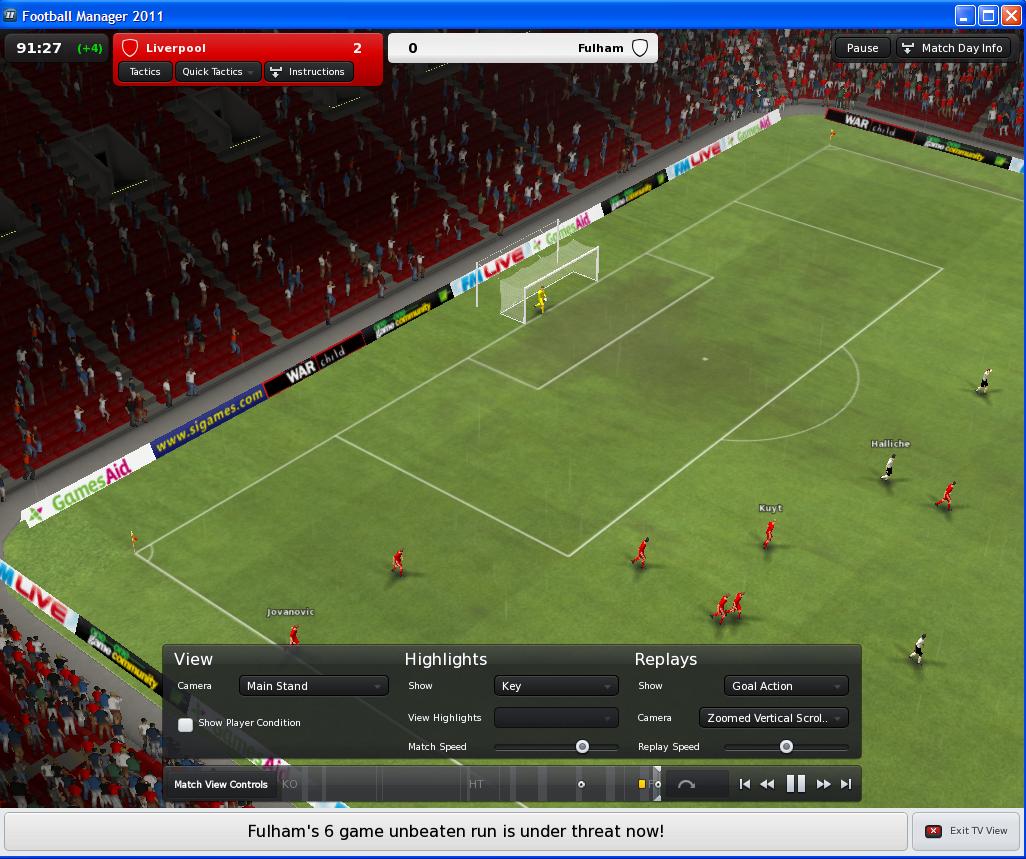Viewport: 1026px width, 859px height.
Task: Pause the match
Action: click(x=862, y=48)
